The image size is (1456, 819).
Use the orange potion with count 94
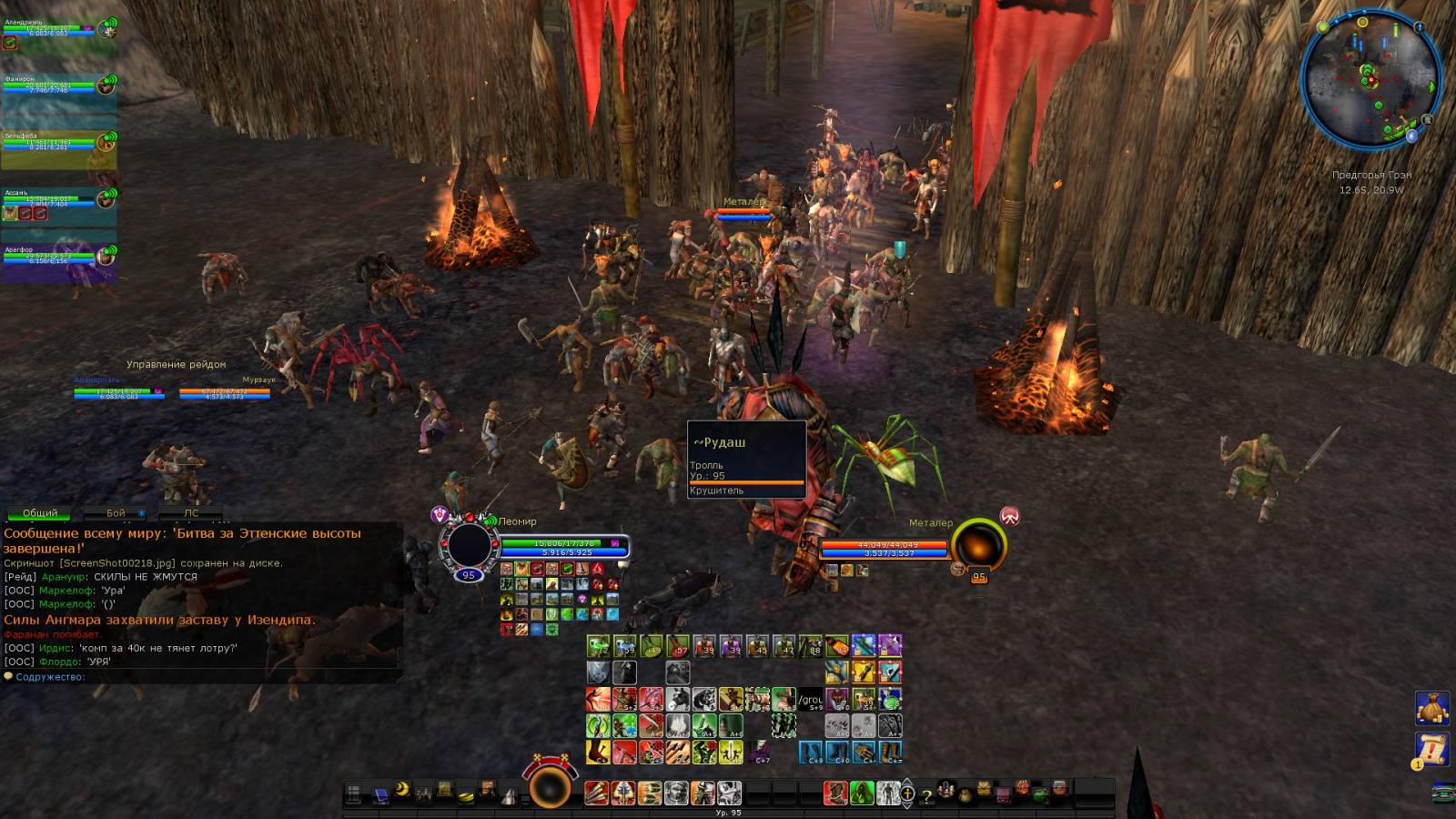coord(837,646)
